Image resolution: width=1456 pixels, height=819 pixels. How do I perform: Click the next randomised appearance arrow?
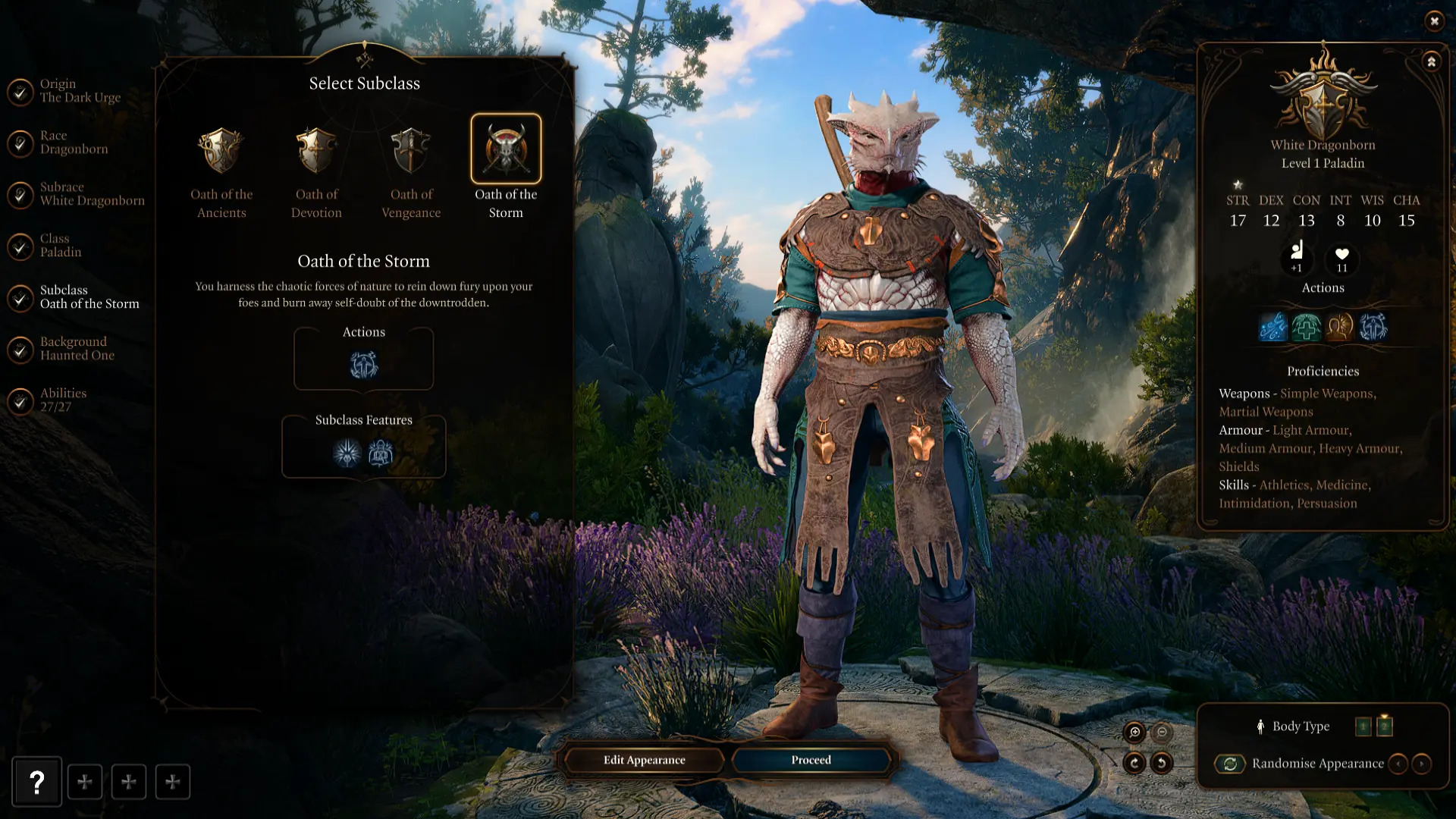pyautogui.click(x=1422, y=764)
